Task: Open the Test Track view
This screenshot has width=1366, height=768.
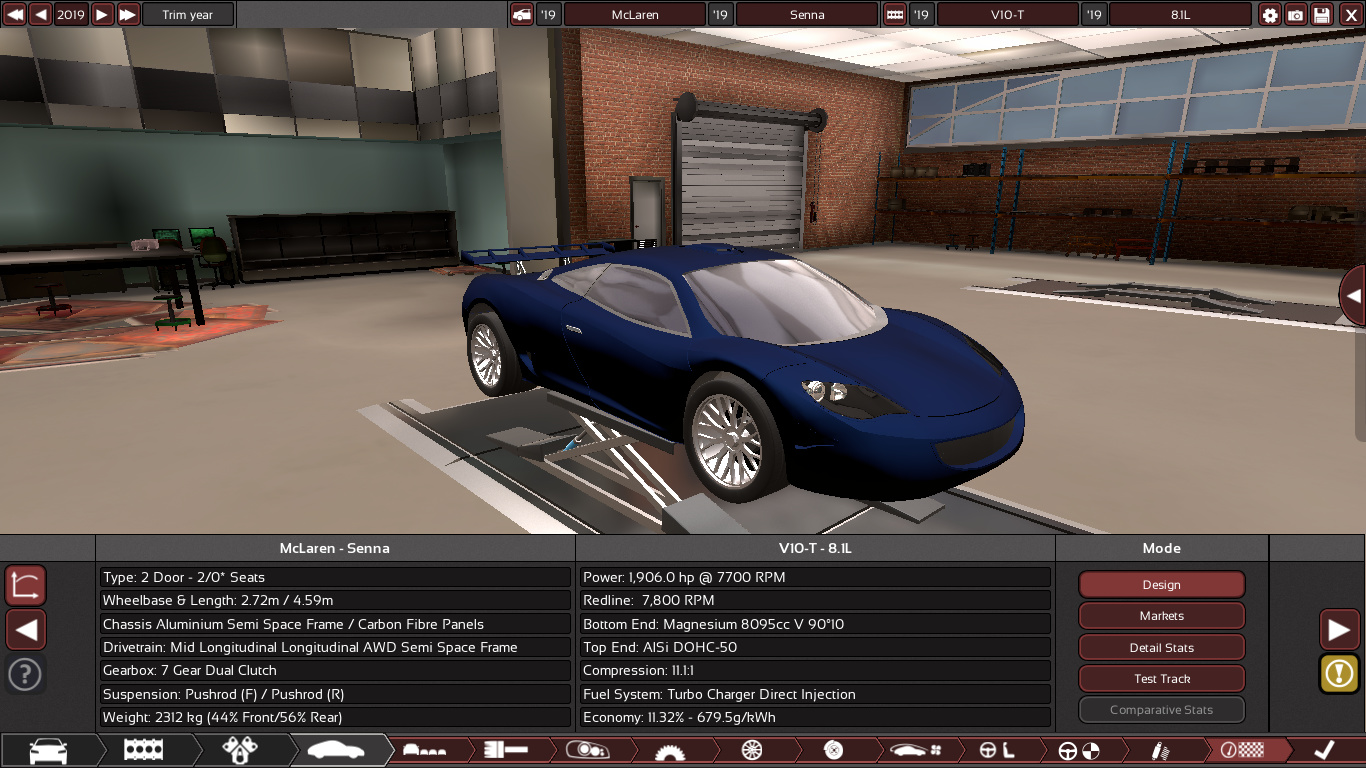Action: (1161, 679)
